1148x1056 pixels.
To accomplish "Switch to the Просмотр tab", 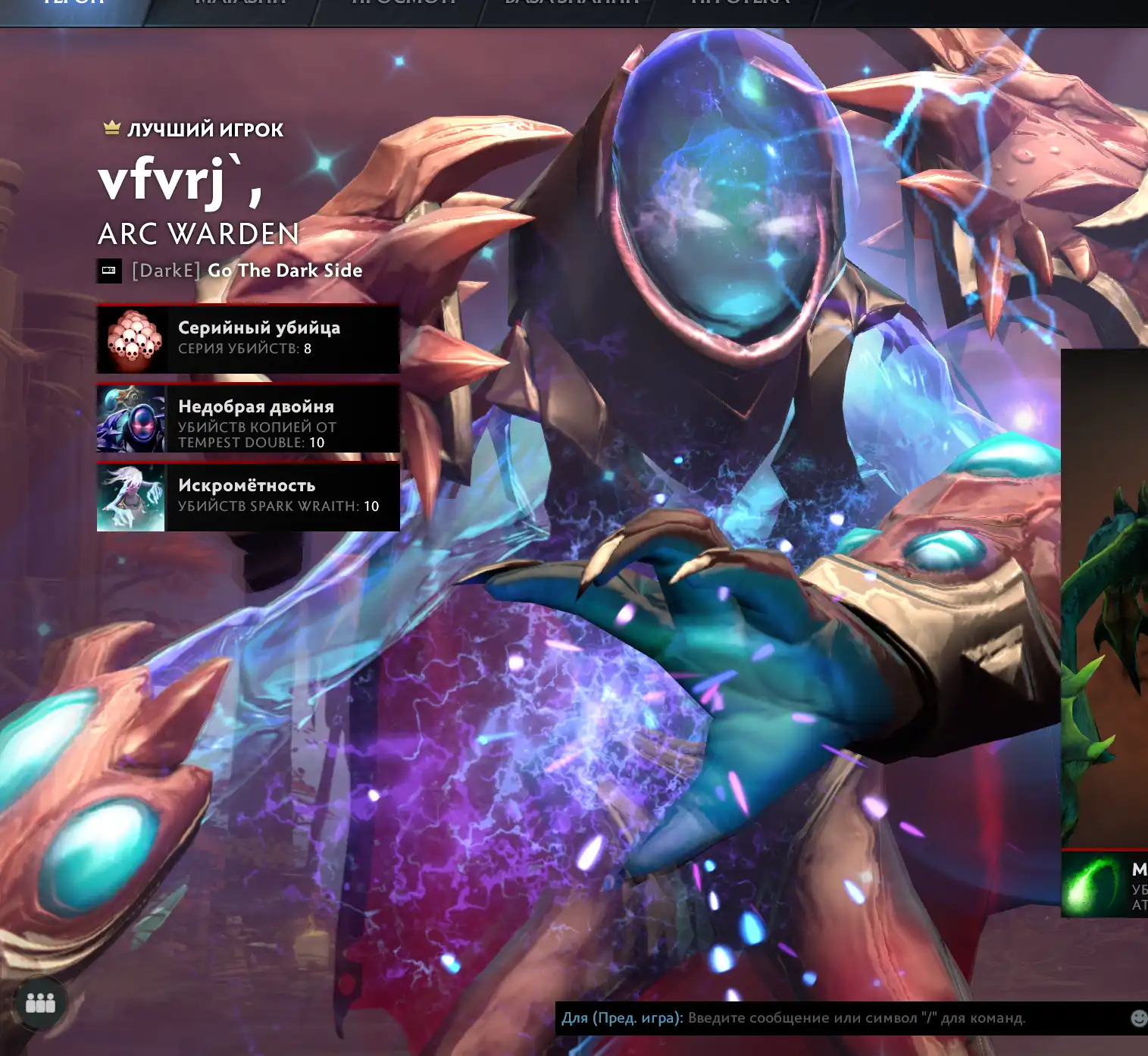I will pos(403,4).
